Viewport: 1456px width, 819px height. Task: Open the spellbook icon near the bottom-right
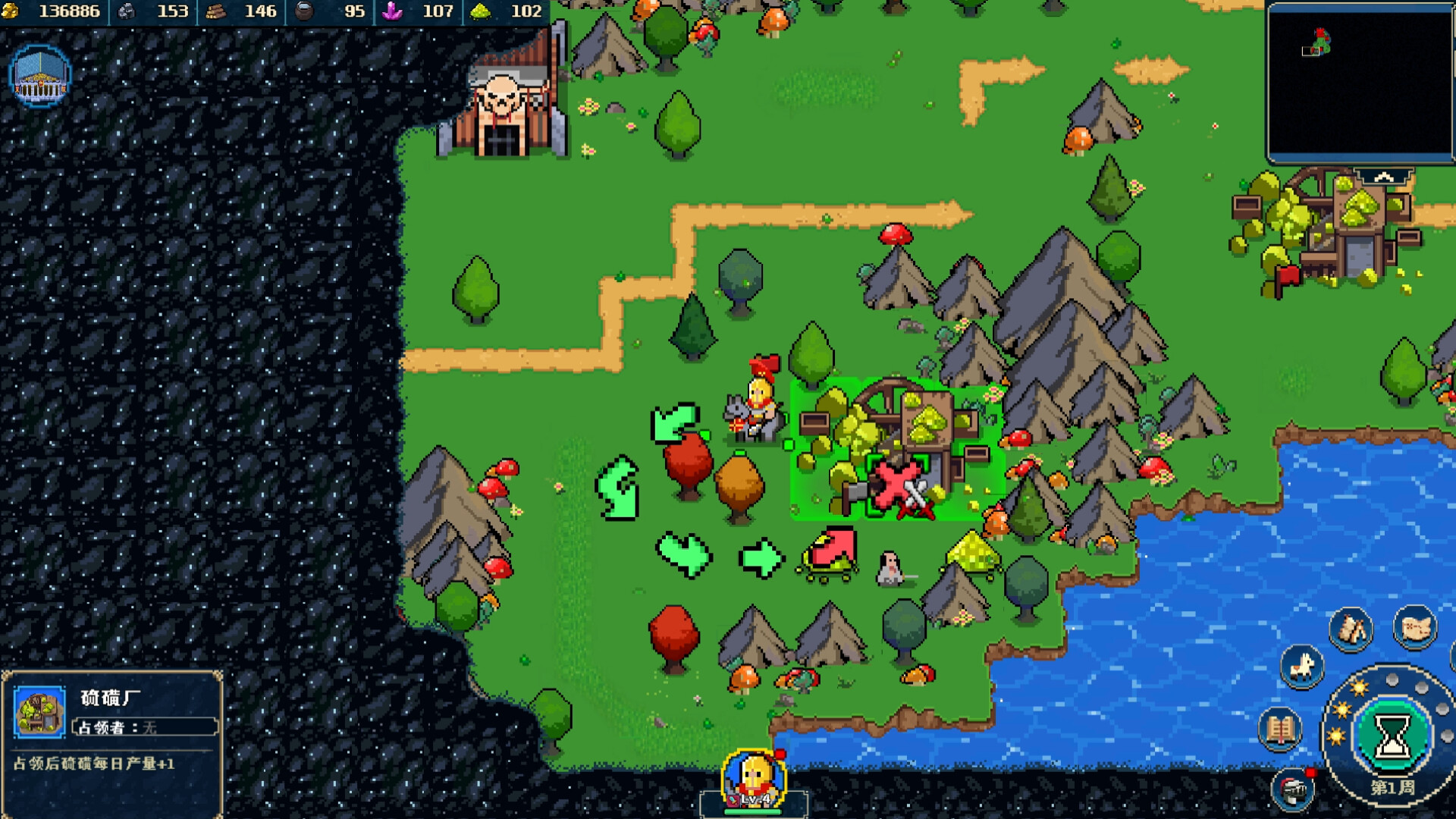pos(1281,729)
